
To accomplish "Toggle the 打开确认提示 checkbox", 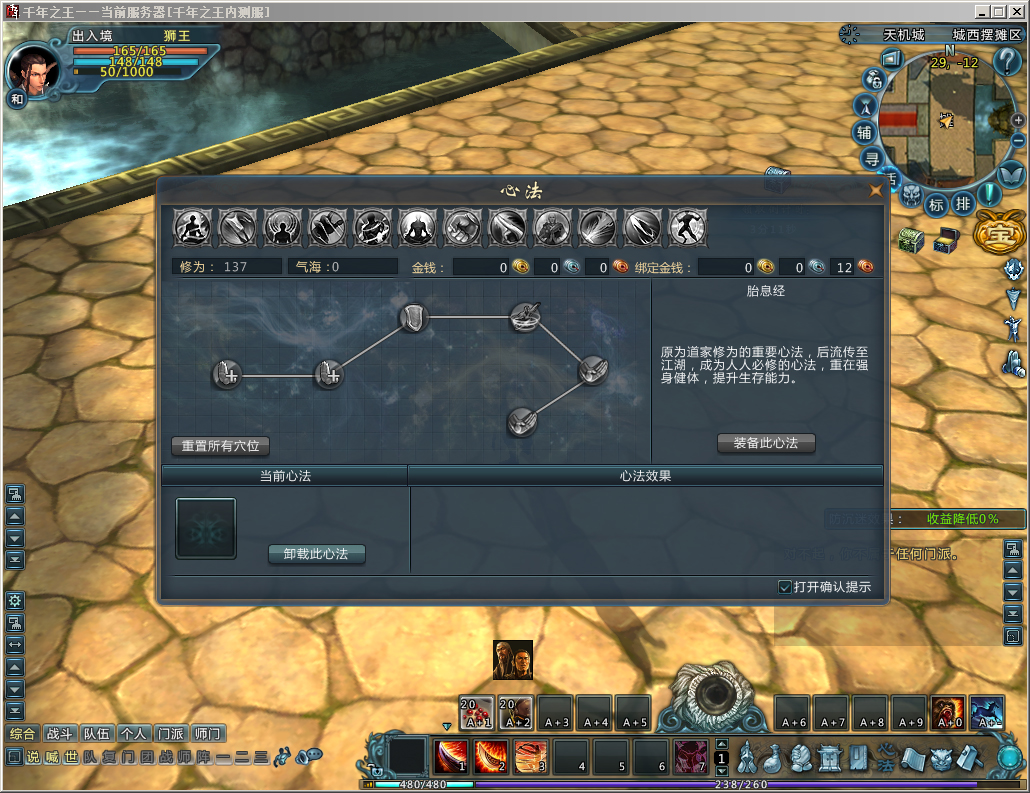I will (785, 587).
